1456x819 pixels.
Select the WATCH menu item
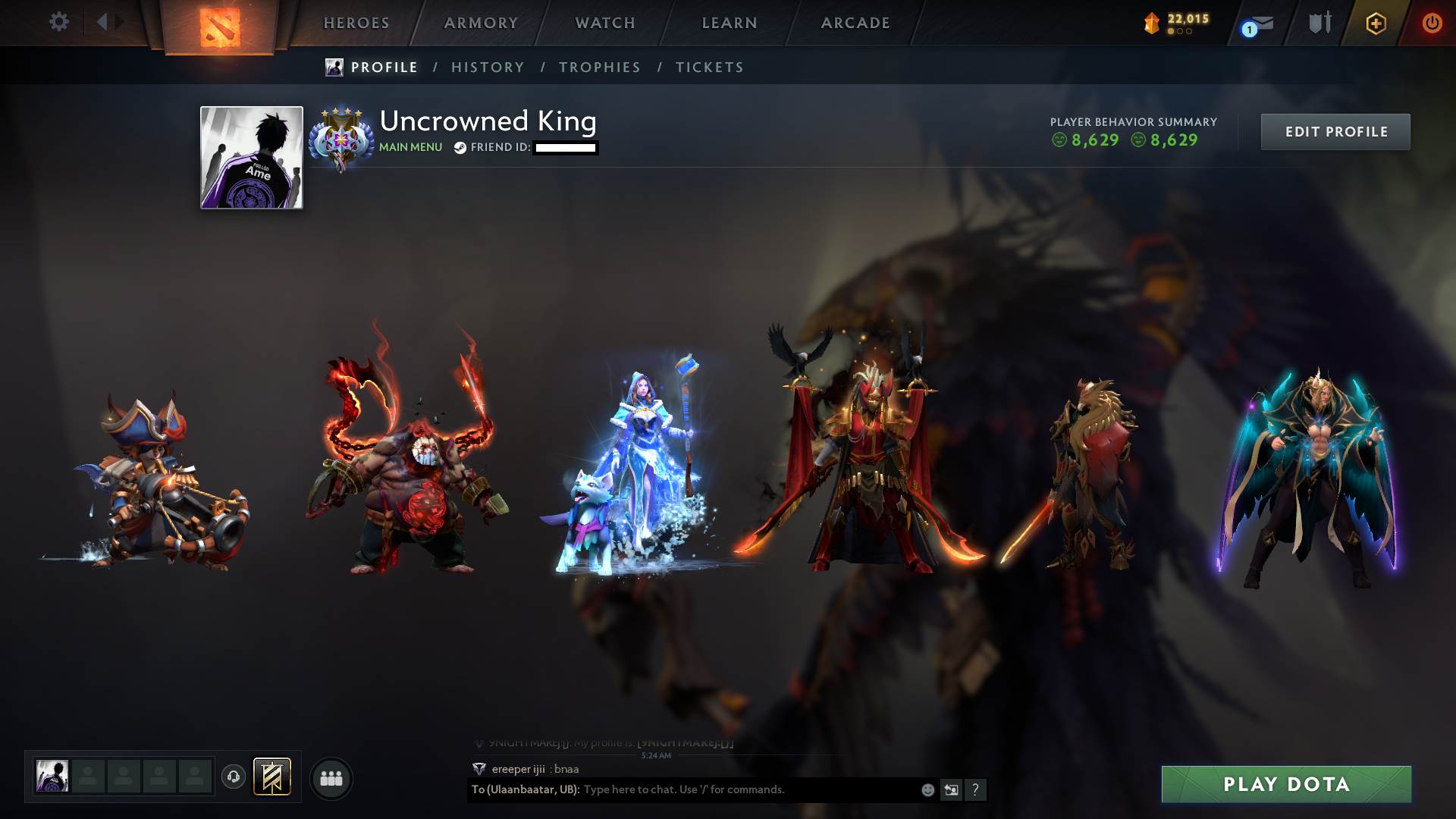coord(604,23)
